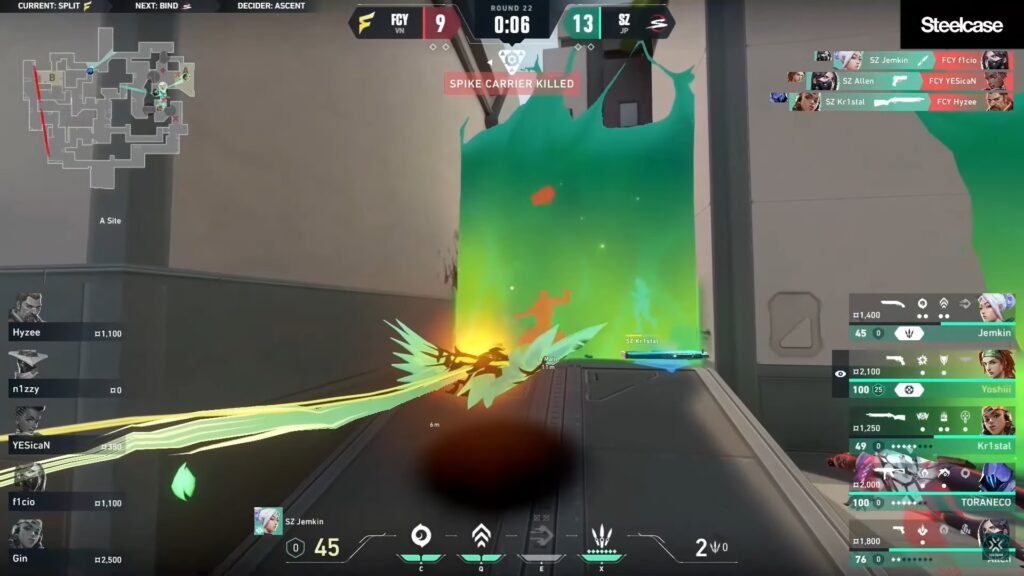Activate the C ability icon
The height and width of the screenshot is (576, 1024).
tap(421, 539)
